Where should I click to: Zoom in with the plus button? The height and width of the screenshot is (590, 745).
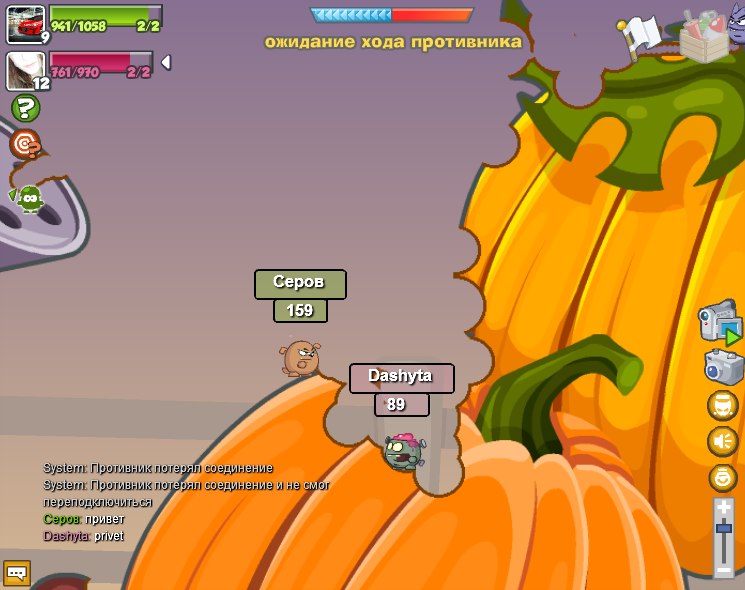point(724,508)
